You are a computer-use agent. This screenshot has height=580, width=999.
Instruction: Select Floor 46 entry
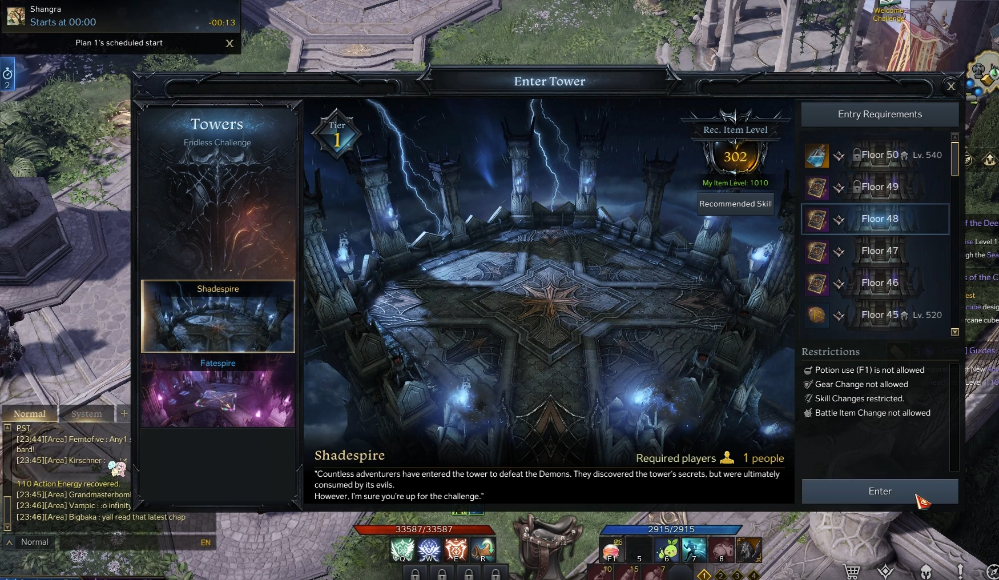pyautogui.click(x=878, y=283)
